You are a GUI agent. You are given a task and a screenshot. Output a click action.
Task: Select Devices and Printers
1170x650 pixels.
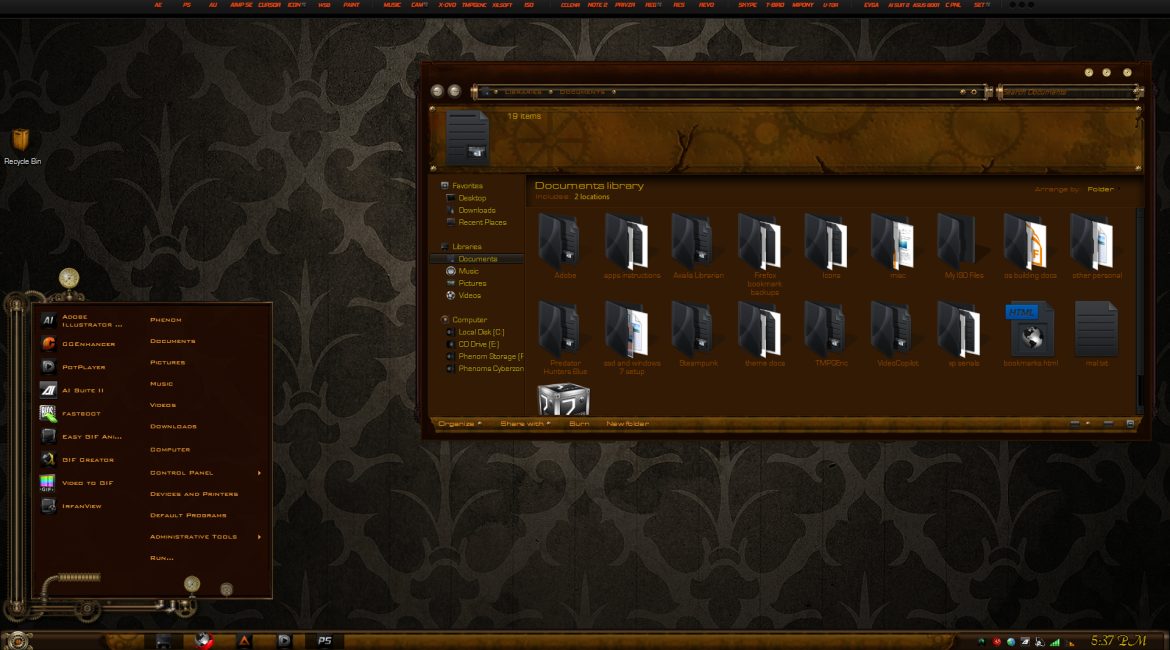point(193,494)
